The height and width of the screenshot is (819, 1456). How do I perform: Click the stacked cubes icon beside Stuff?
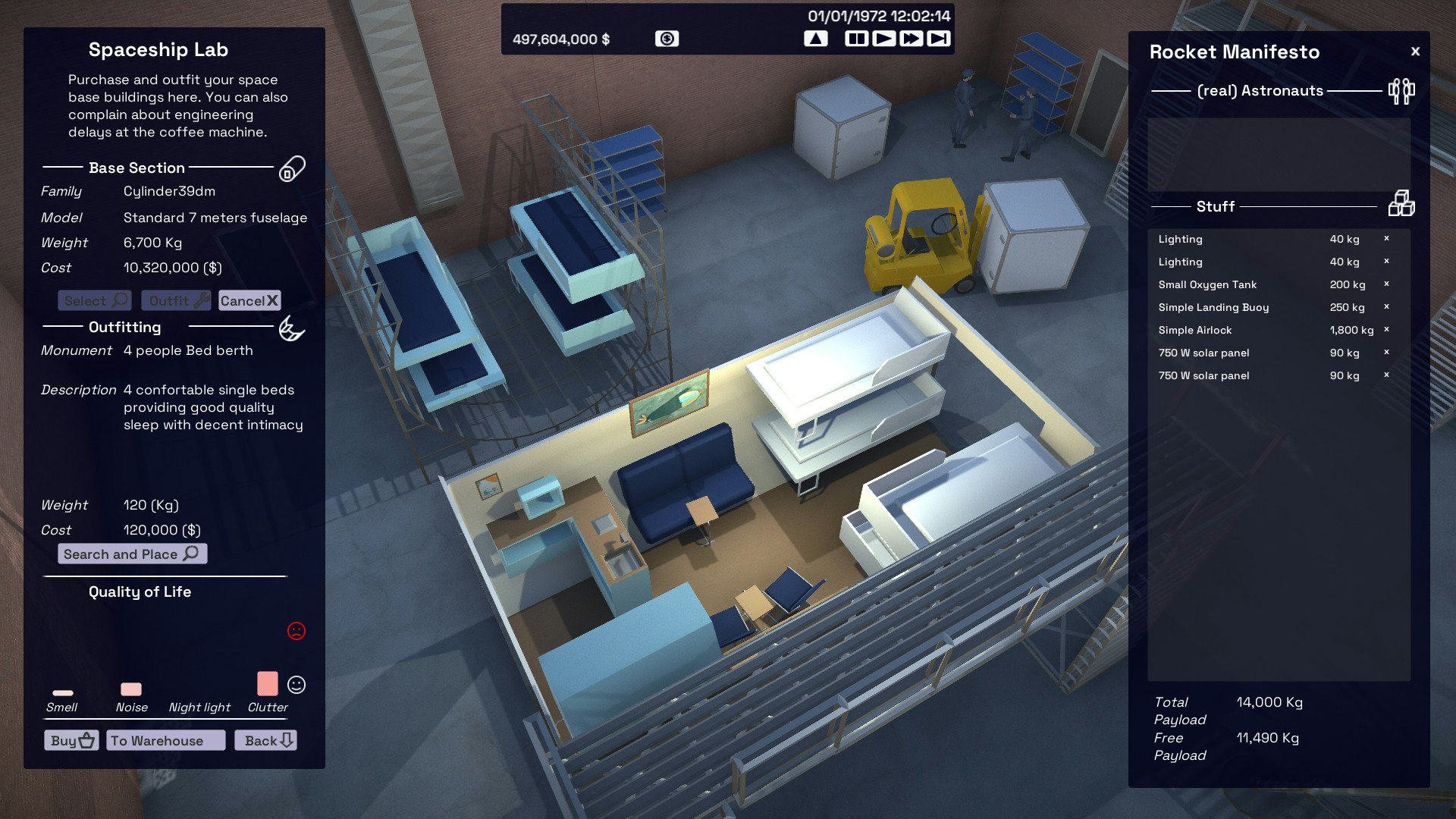[x=1402, y=205]
